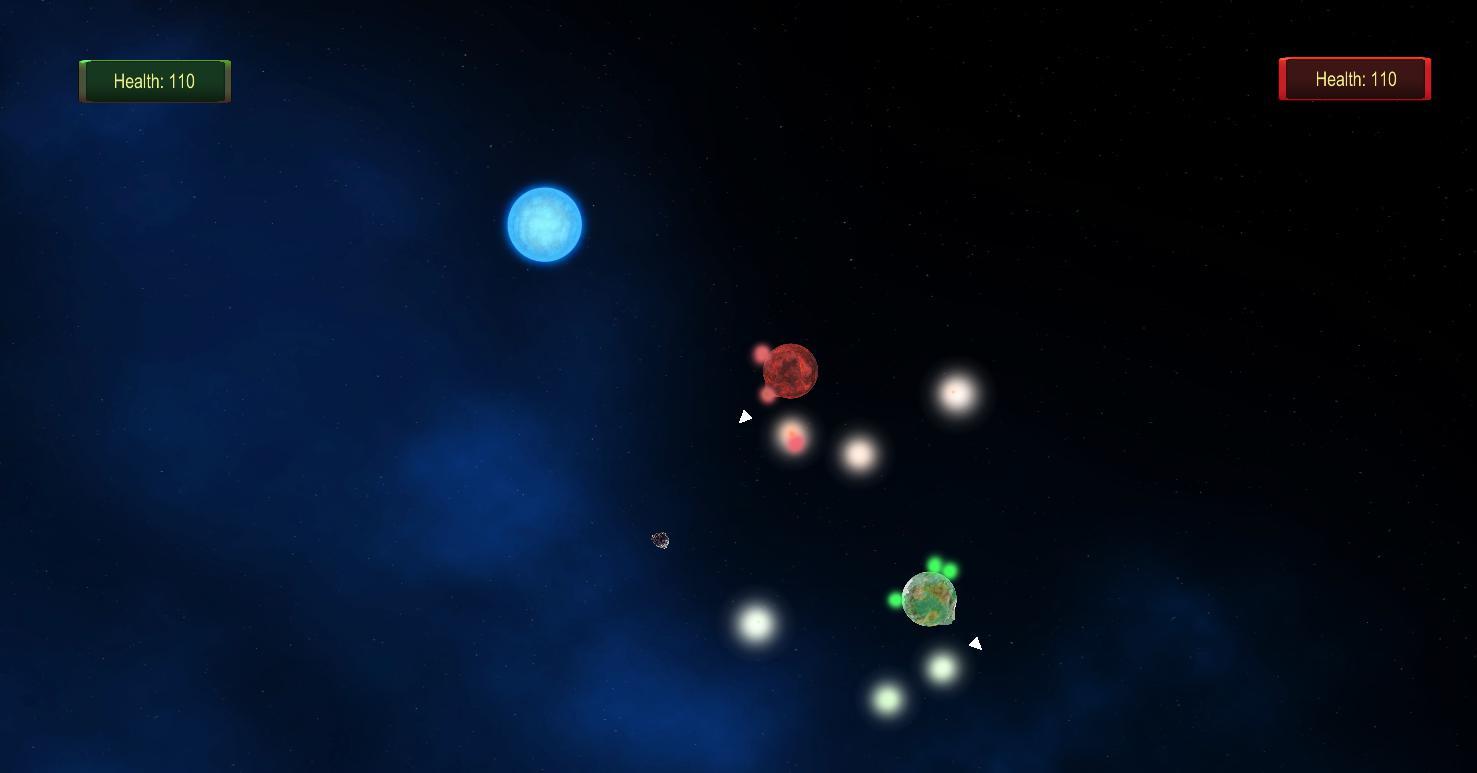Click the green particle left of the green planet
Screen dimensions: 1477x773
coord(894,600)
